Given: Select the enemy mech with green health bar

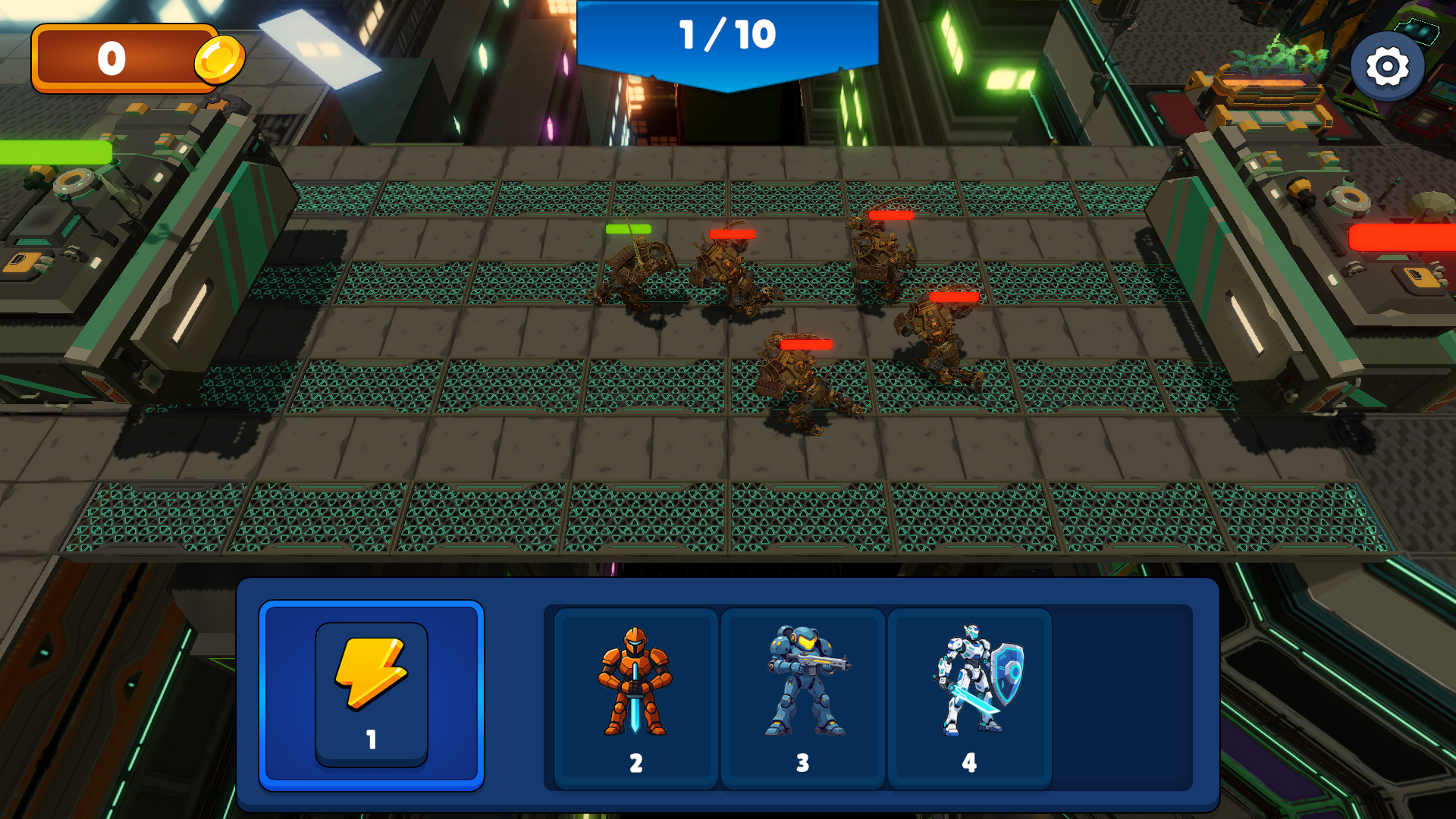Looking at the screenshot, I should point(641,265).
